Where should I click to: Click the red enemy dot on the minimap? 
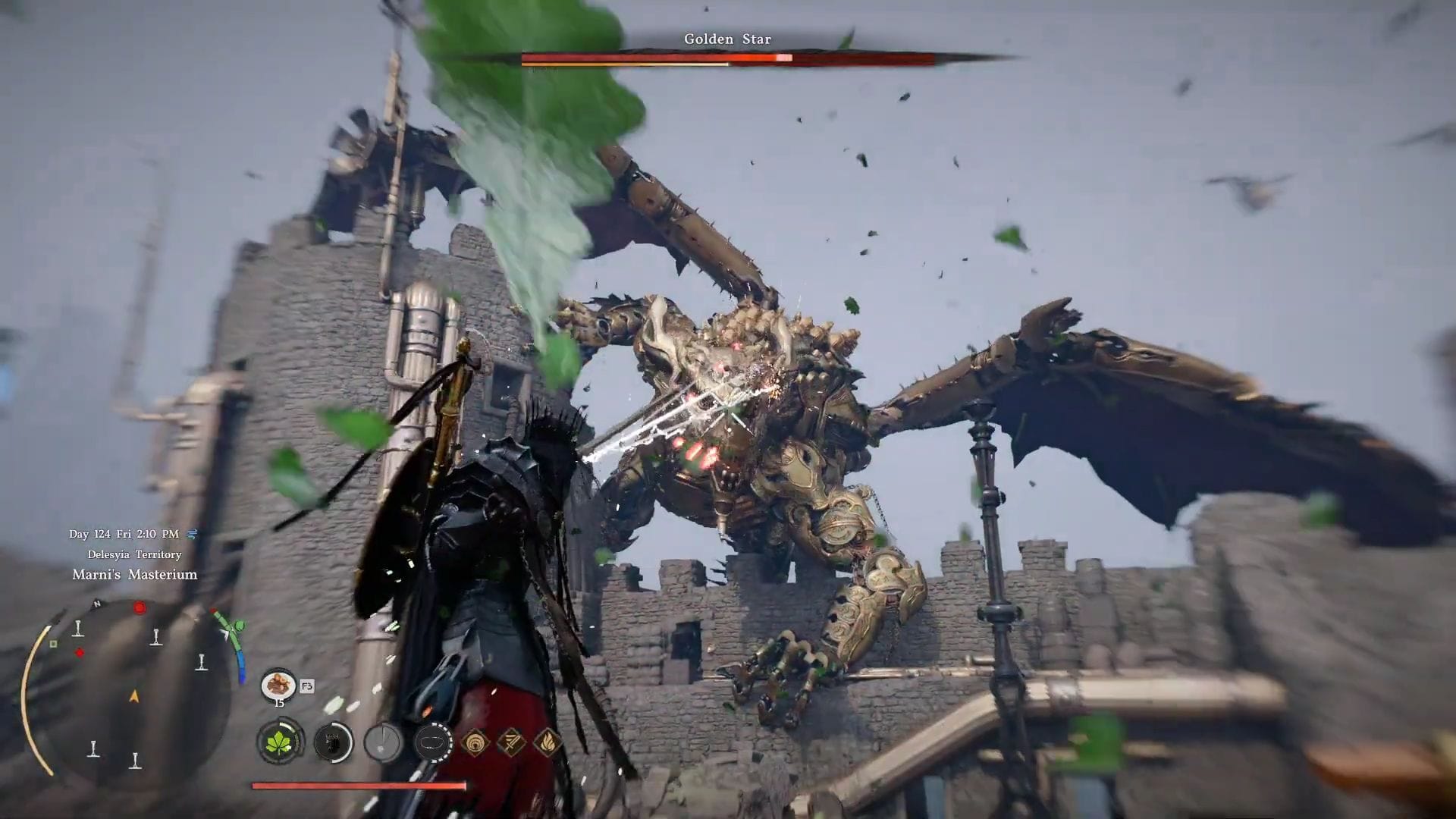click(x=140, y=607)
